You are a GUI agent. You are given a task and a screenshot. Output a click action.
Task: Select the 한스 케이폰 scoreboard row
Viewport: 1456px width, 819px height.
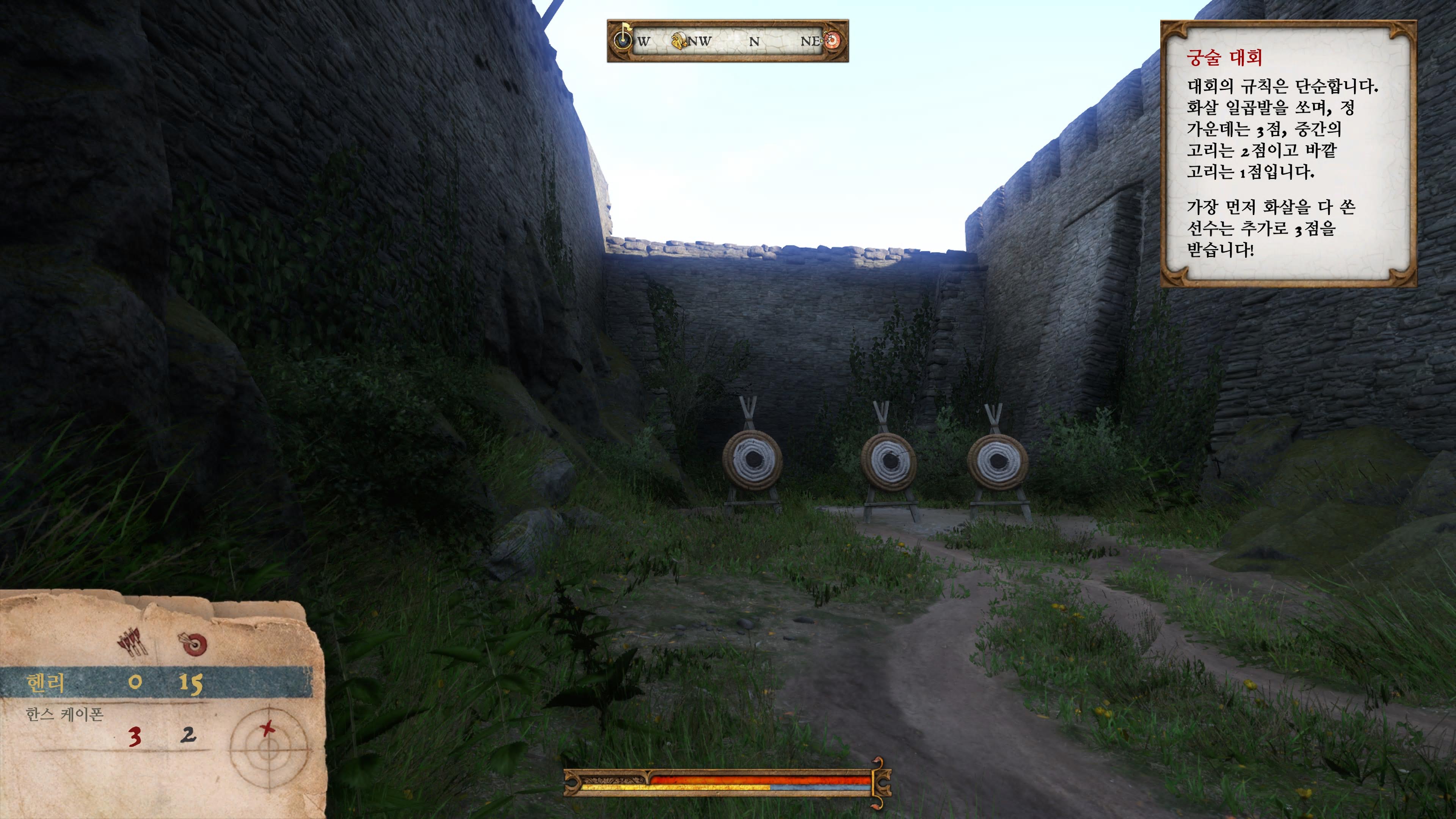[113, 726]
